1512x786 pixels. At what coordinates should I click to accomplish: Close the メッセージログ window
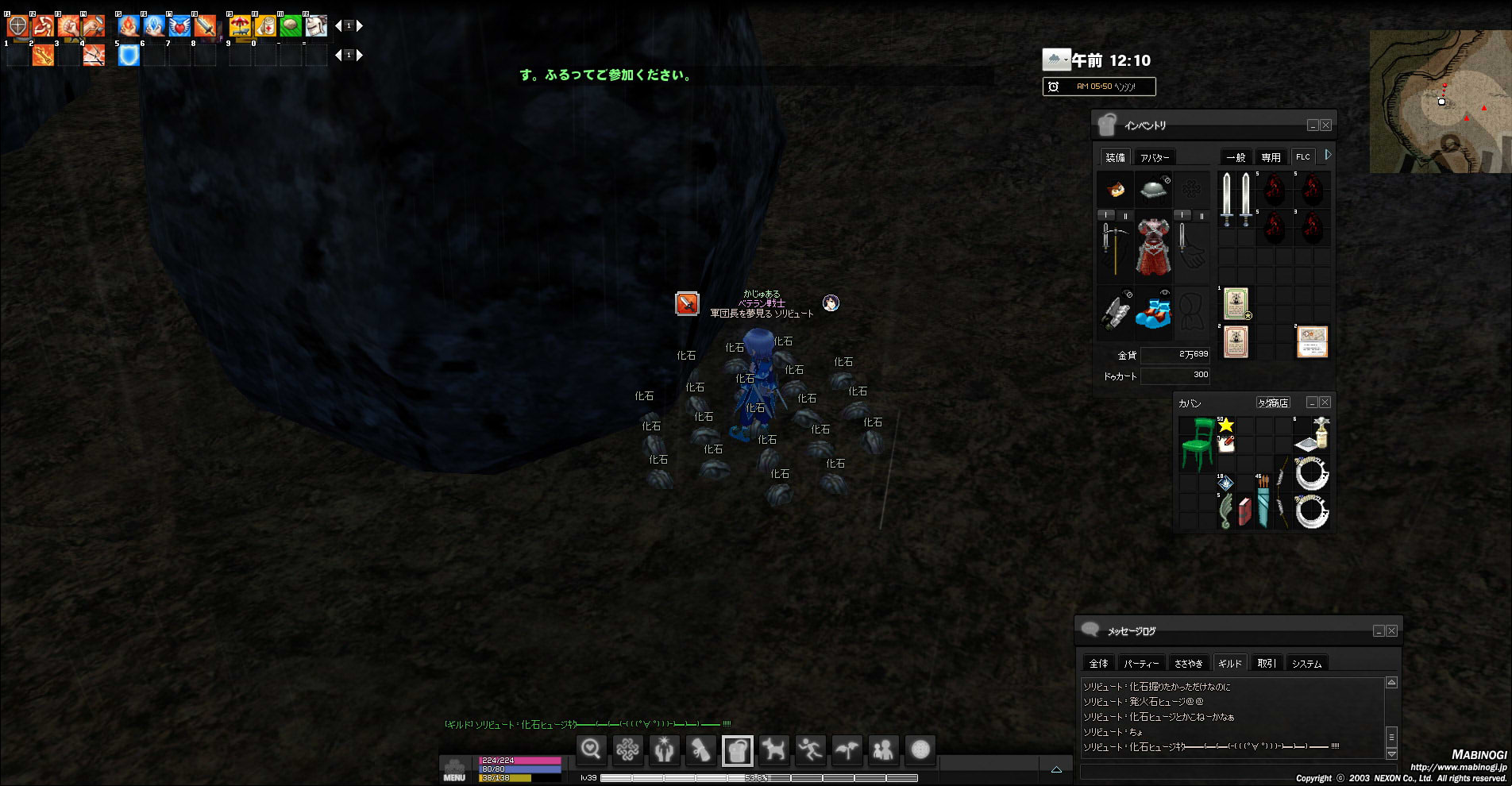click(x=1391, y=631)
